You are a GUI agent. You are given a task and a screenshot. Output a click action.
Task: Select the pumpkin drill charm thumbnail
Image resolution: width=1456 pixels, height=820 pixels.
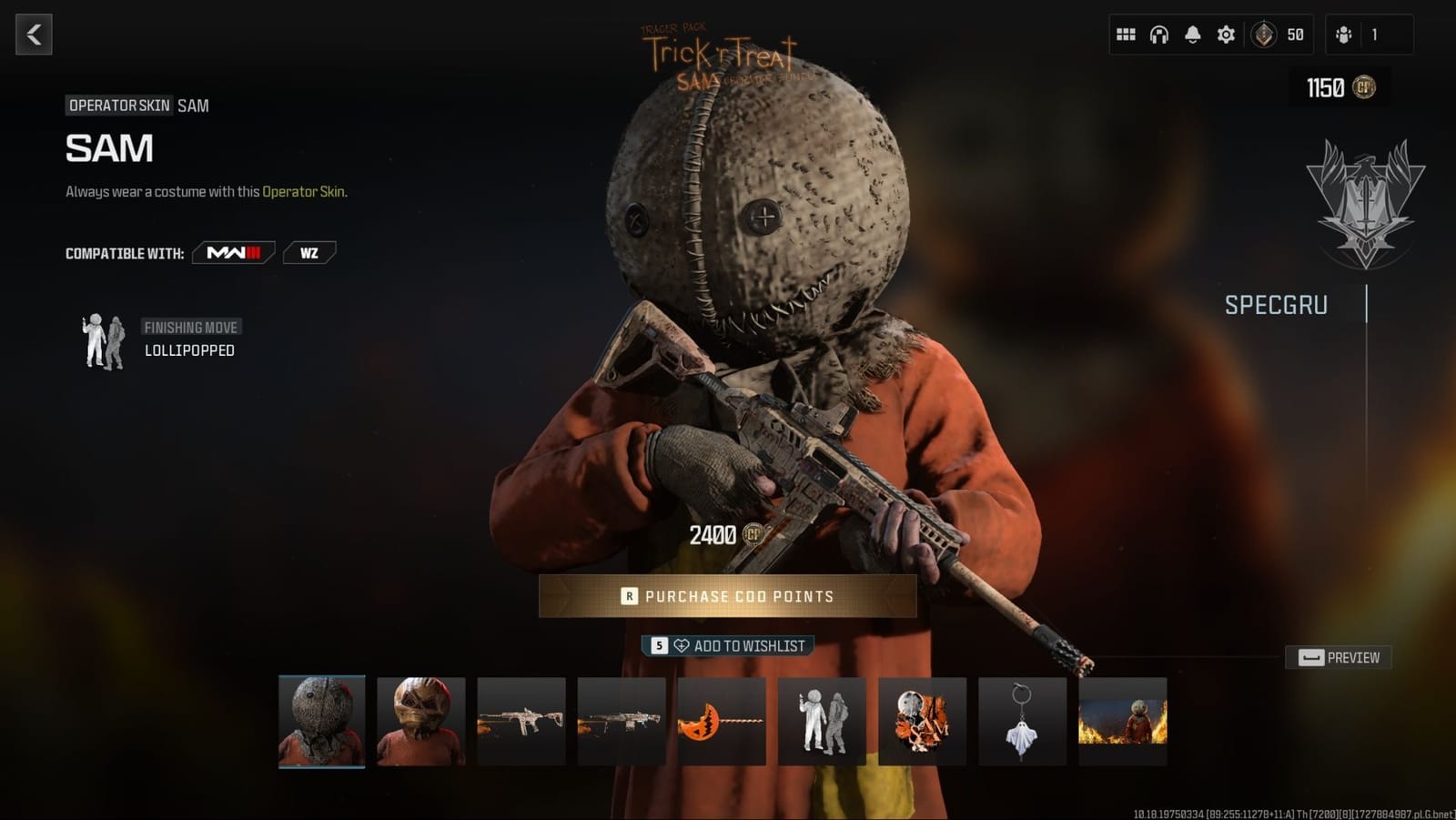721,722
